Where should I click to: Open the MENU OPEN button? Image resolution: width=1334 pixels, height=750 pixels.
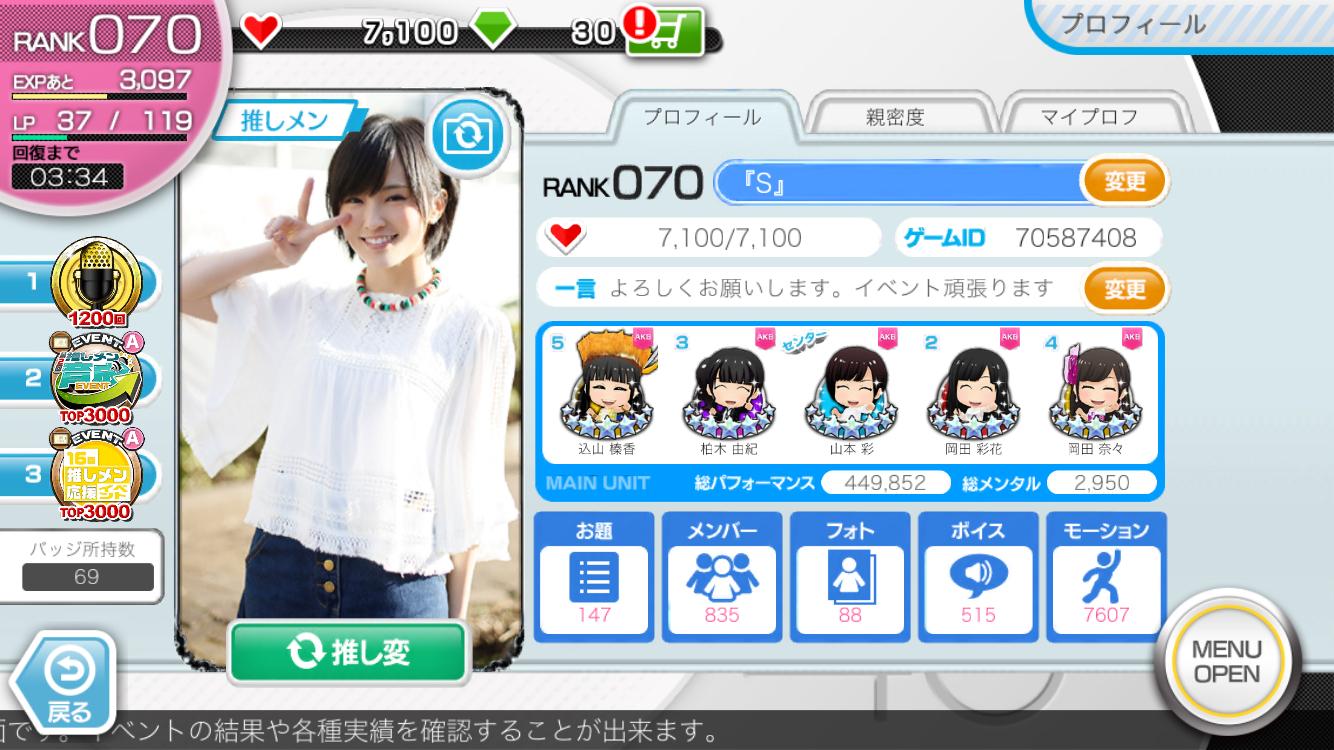[1227, 661]
